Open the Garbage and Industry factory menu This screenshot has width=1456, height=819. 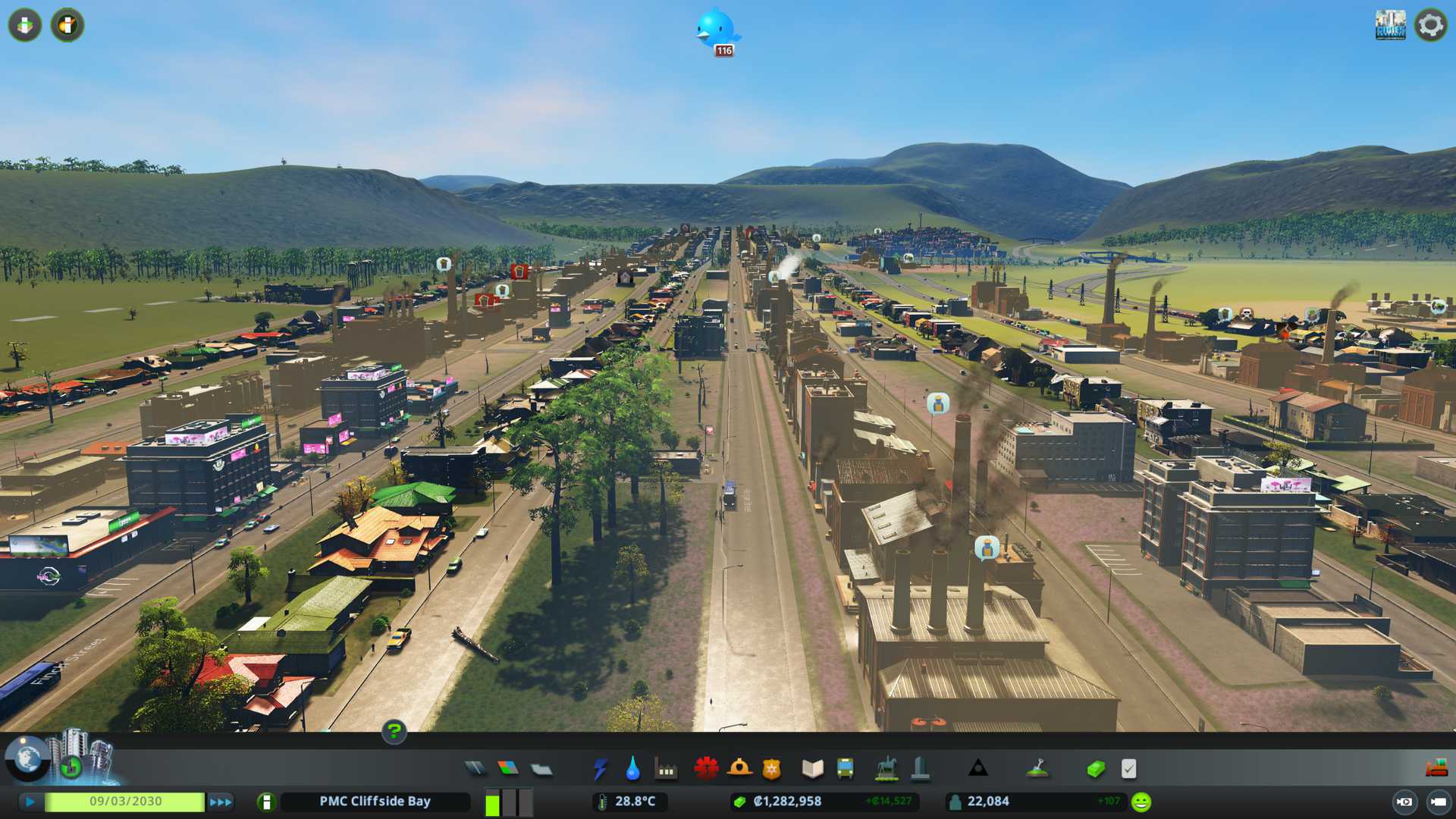pyautogui.click(x=666, y=769)
